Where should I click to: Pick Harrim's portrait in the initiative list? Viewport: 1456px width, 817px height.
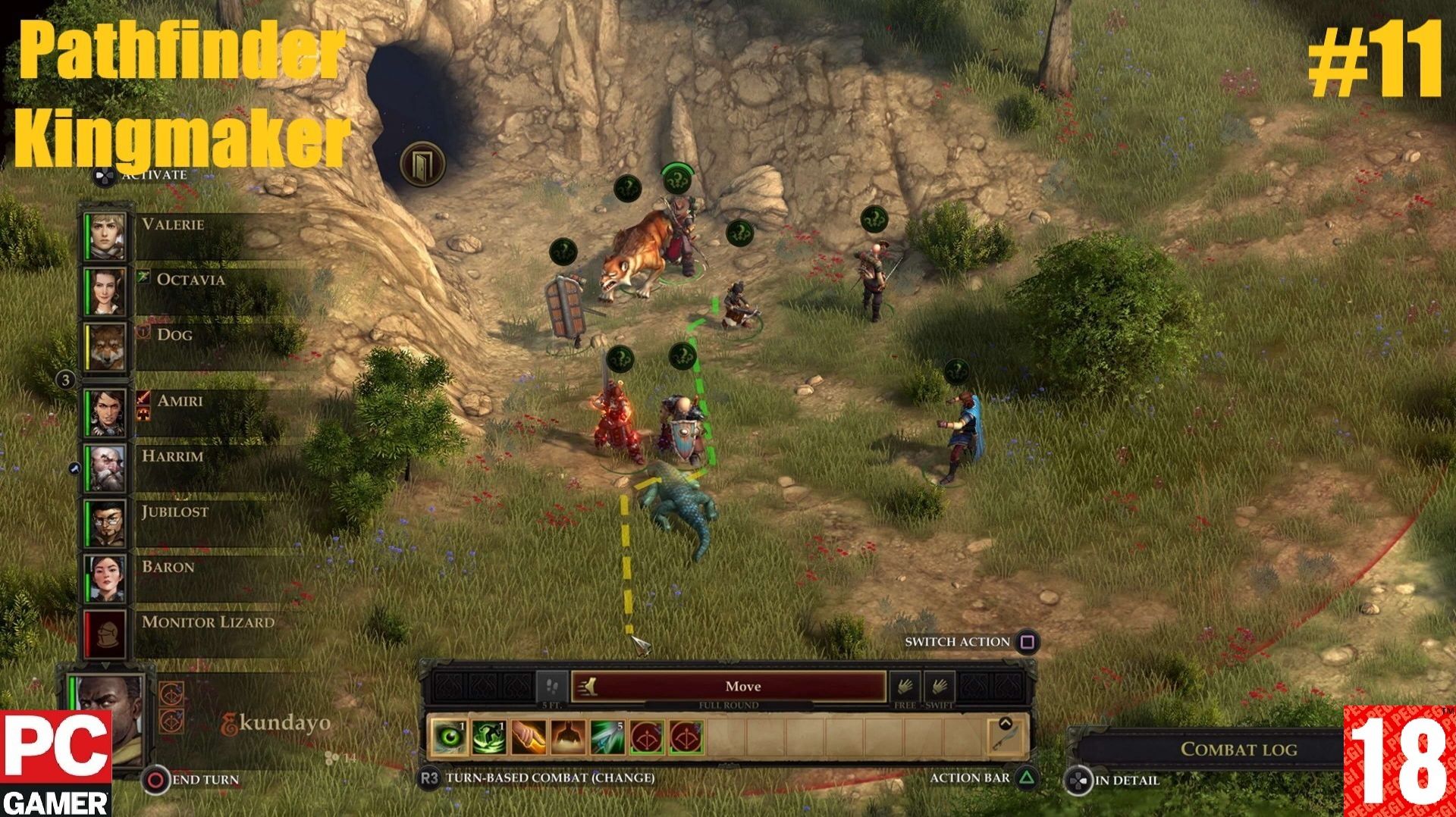105,468
